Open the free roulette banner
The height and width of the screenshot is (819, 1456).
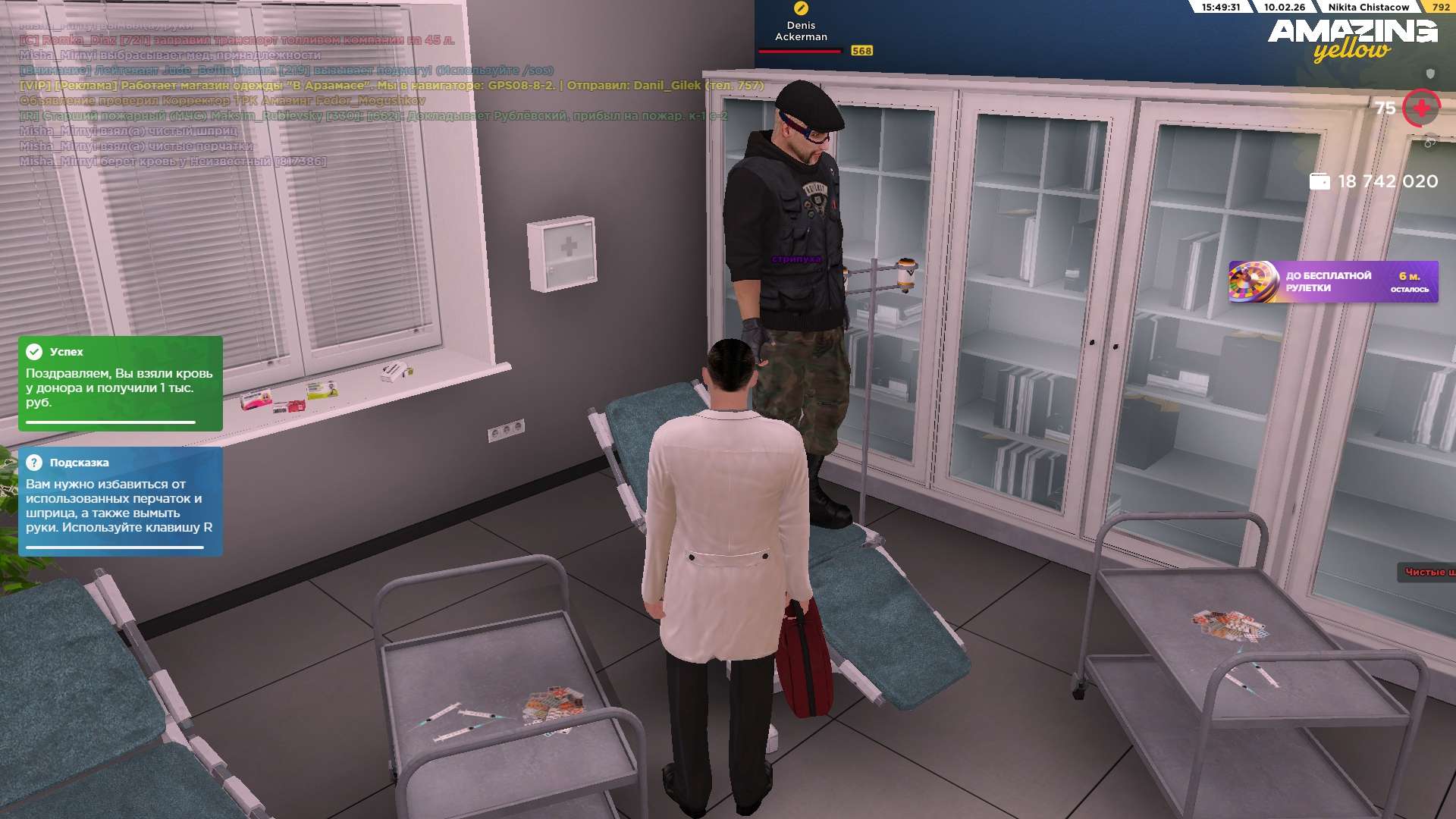pyautogui.click(x=1332, y=282)
